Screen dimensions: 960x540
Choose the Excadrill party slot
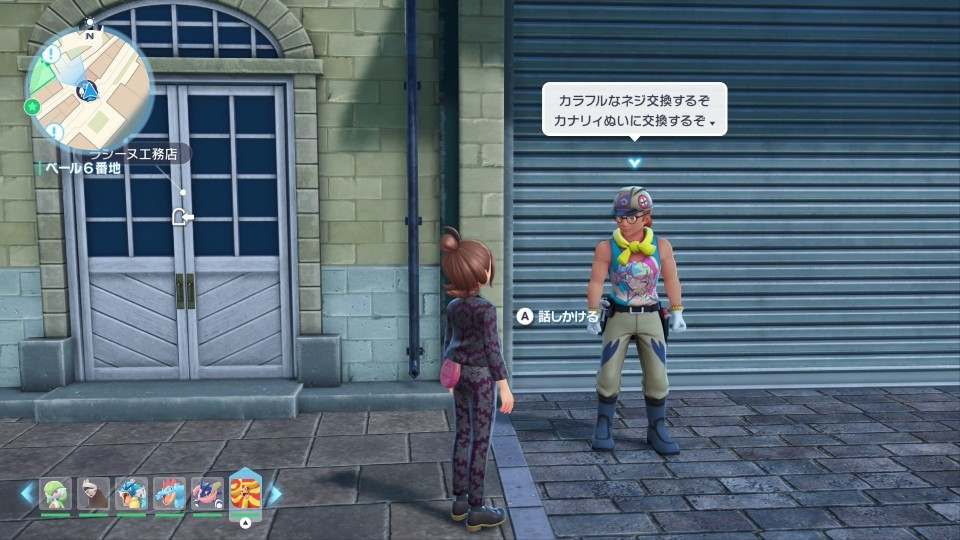pyautogui.click(x=93, y=494)
